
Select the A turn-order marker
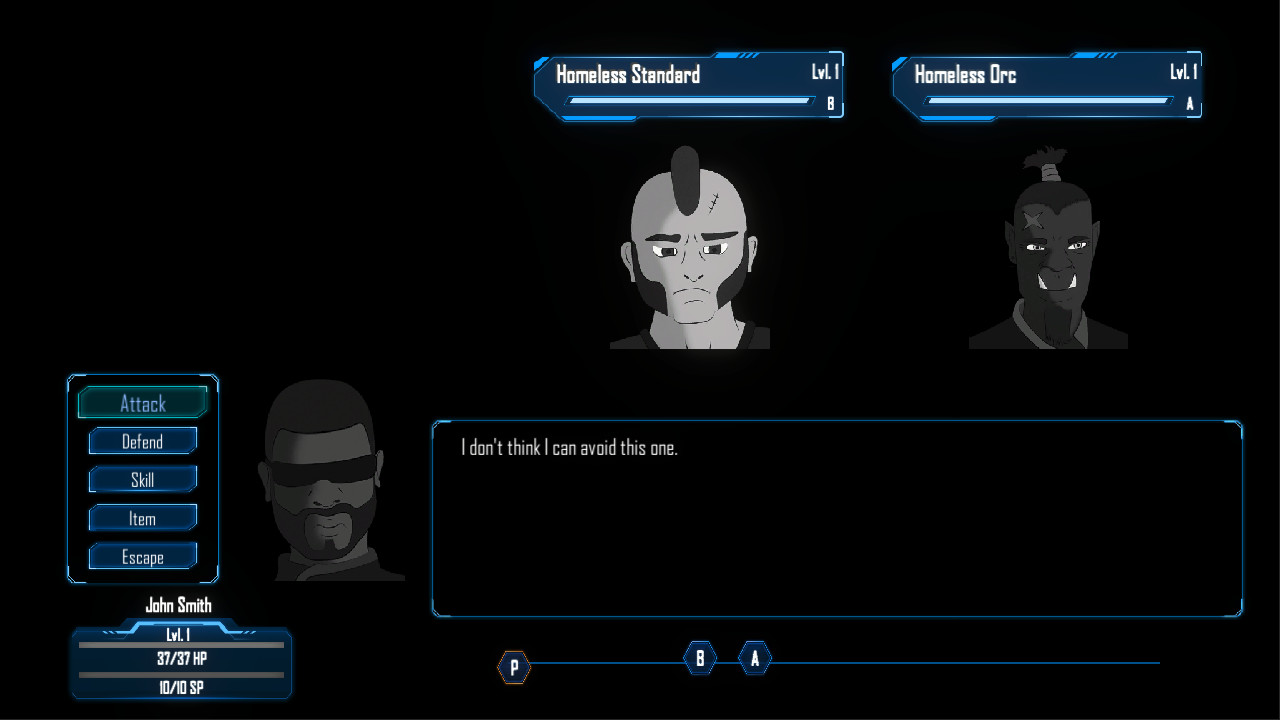coord(754,659)
